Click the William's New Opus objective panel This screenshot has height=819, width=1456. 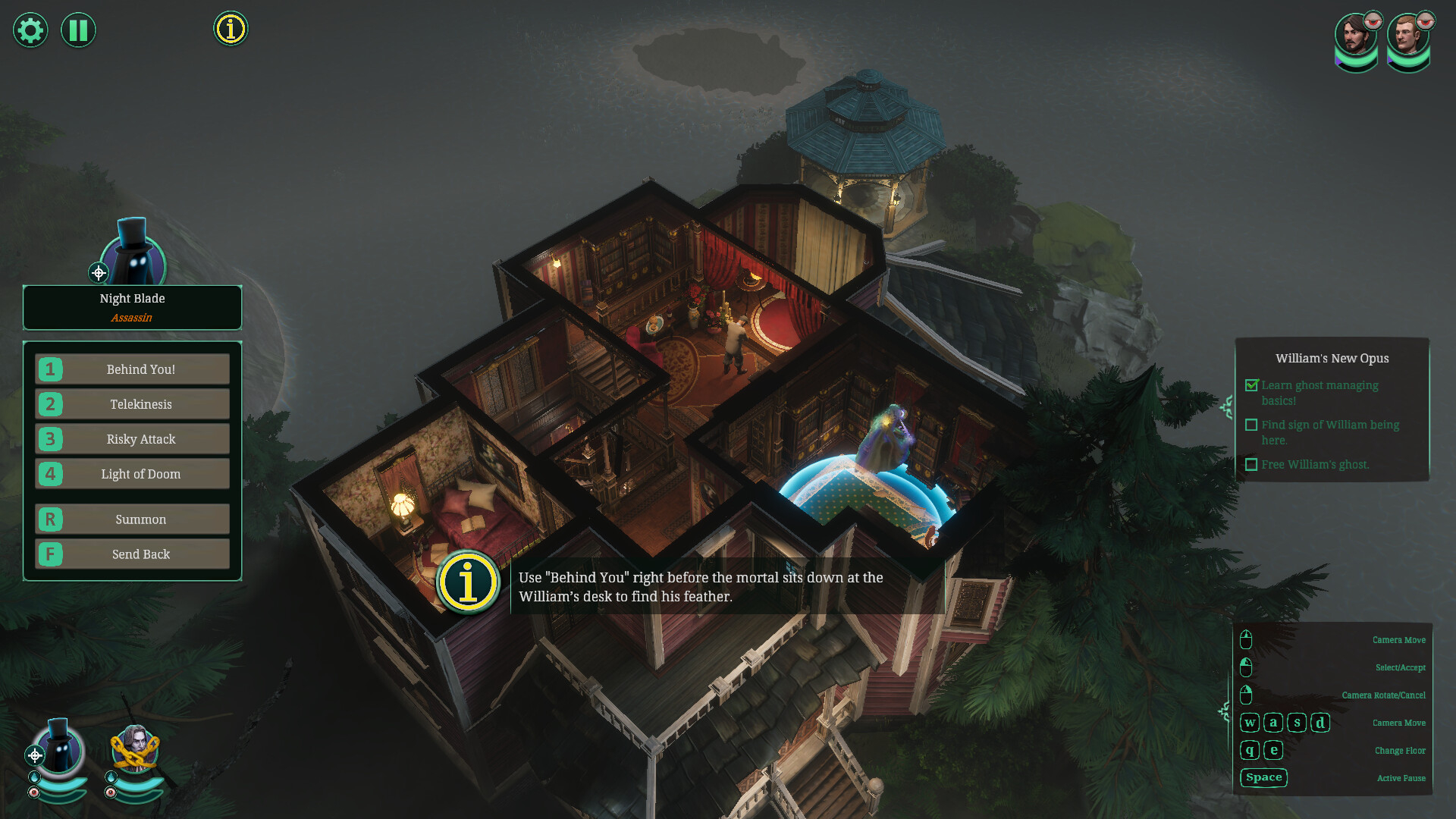(x=1332, y=409)
